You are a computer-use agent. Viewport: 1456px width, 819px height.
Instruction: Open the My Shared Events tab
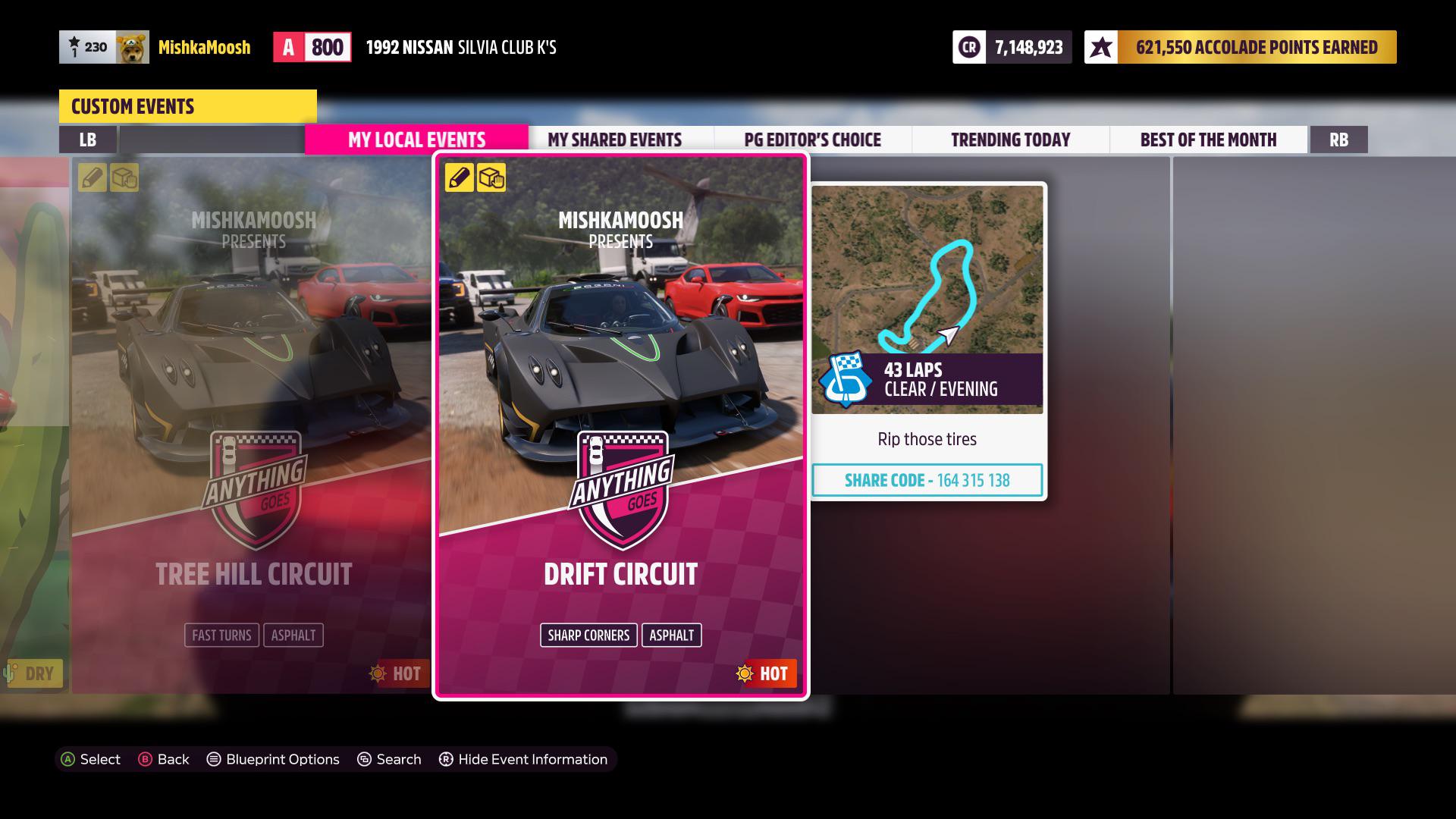pos(614,140)
